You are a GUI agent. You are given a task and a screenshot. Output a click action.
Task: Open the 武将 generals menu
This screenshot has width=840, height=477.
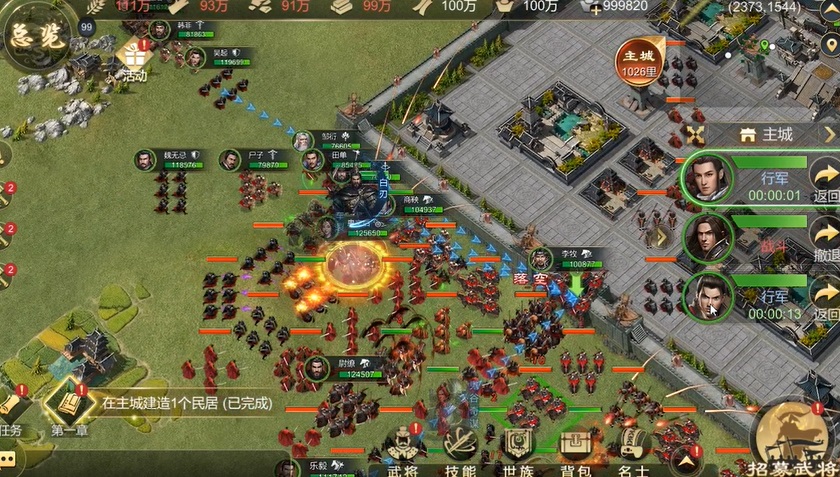(402, 448)
